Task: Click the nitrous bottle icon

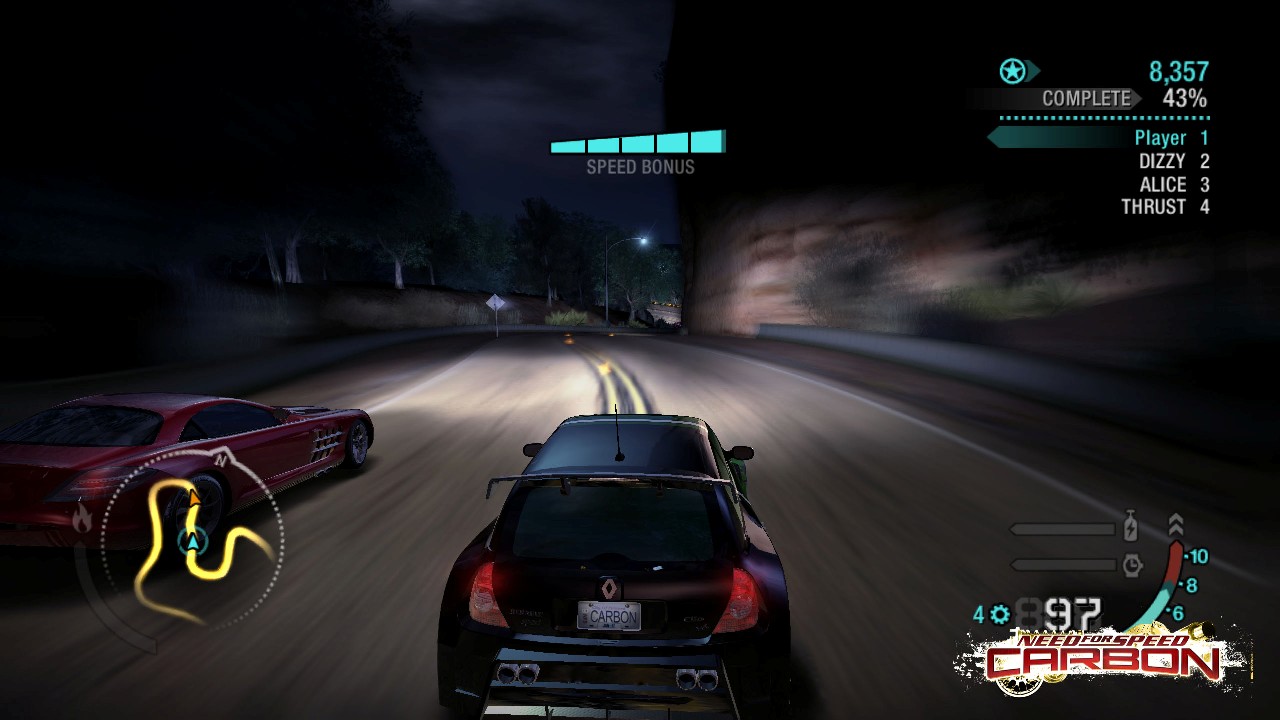Action: tap(1131, 527)
